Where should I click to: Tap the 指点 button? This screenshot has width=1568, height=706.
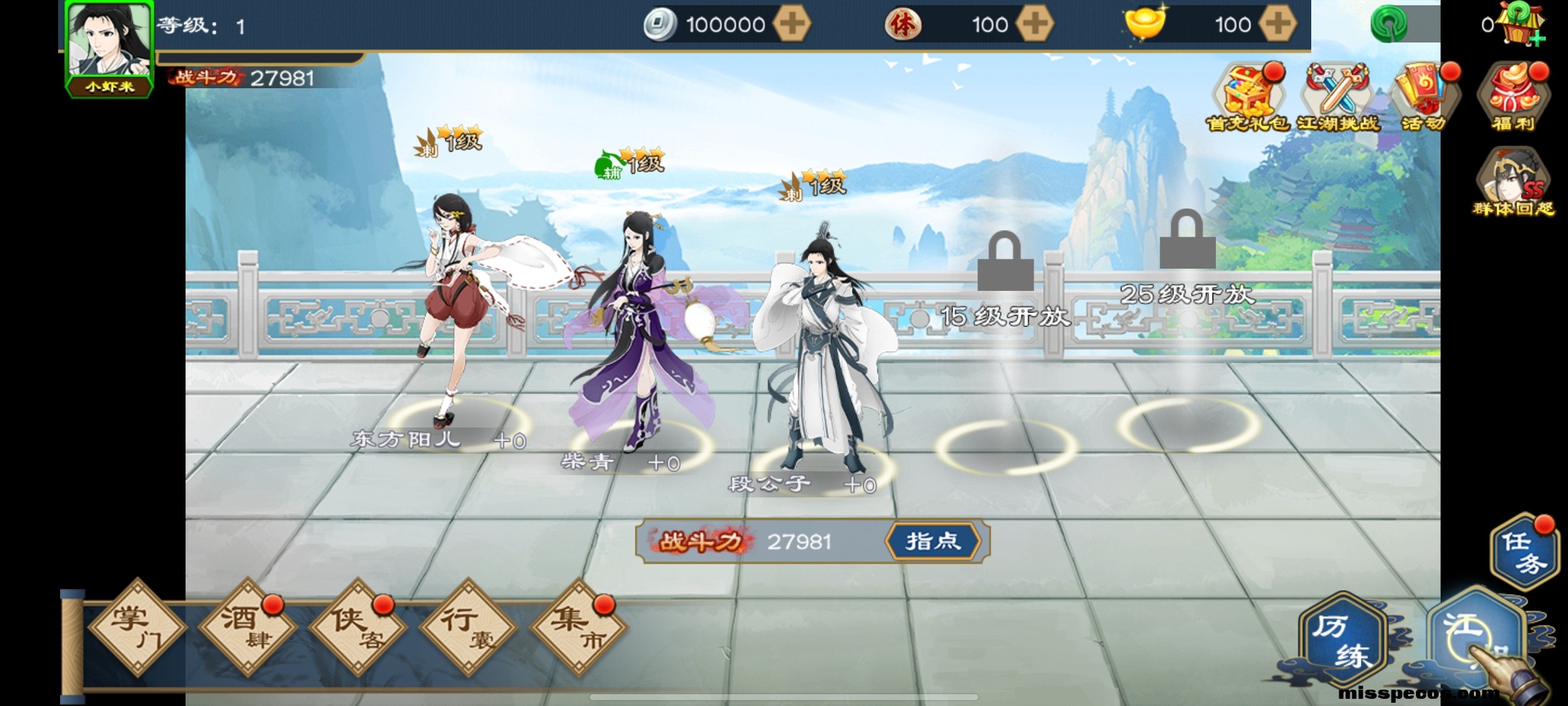tap(933, 541)
